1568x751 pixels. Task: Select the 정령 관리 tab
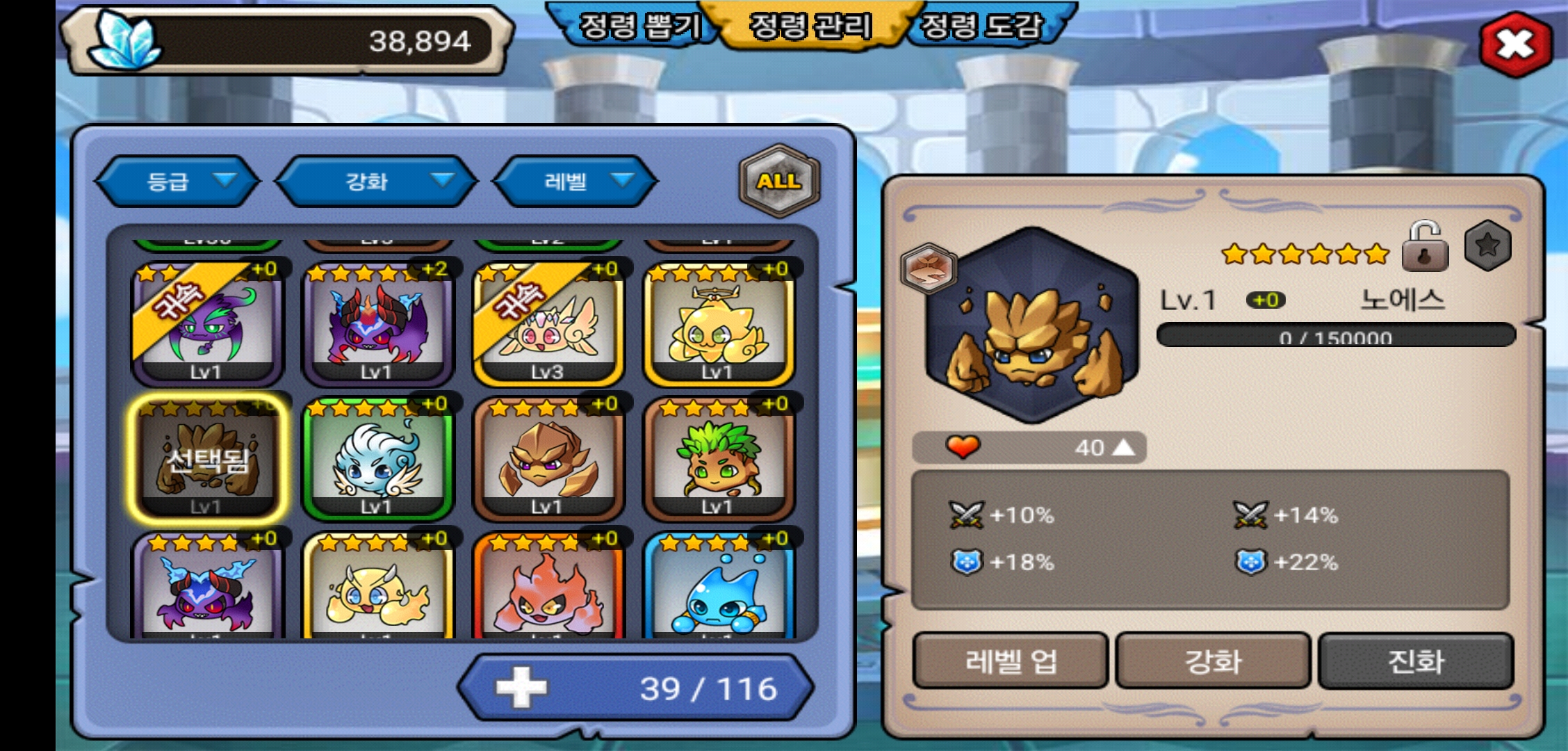[x=810, y=26]
